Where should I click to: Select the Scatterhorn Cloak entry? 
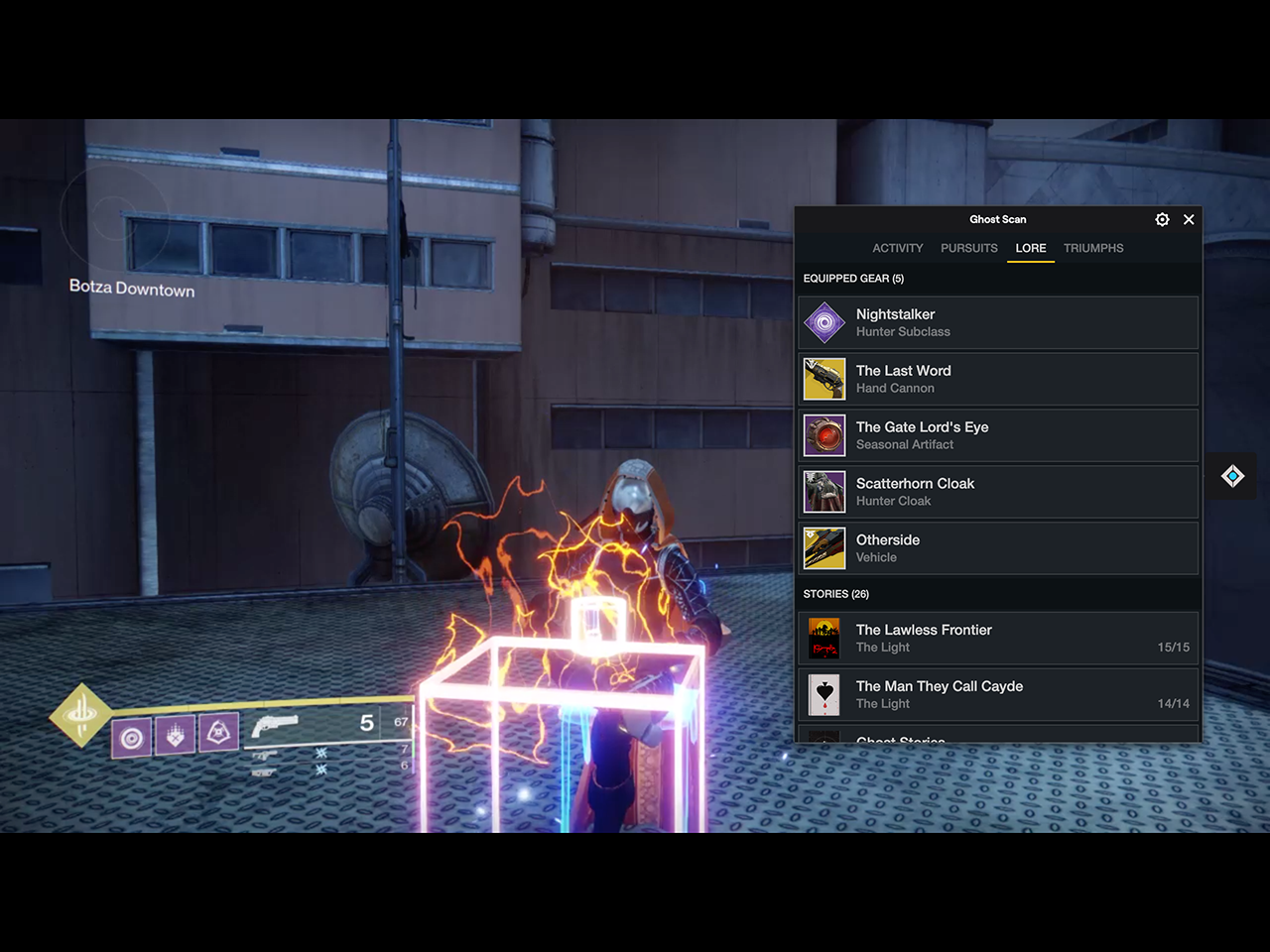(998, 492)
